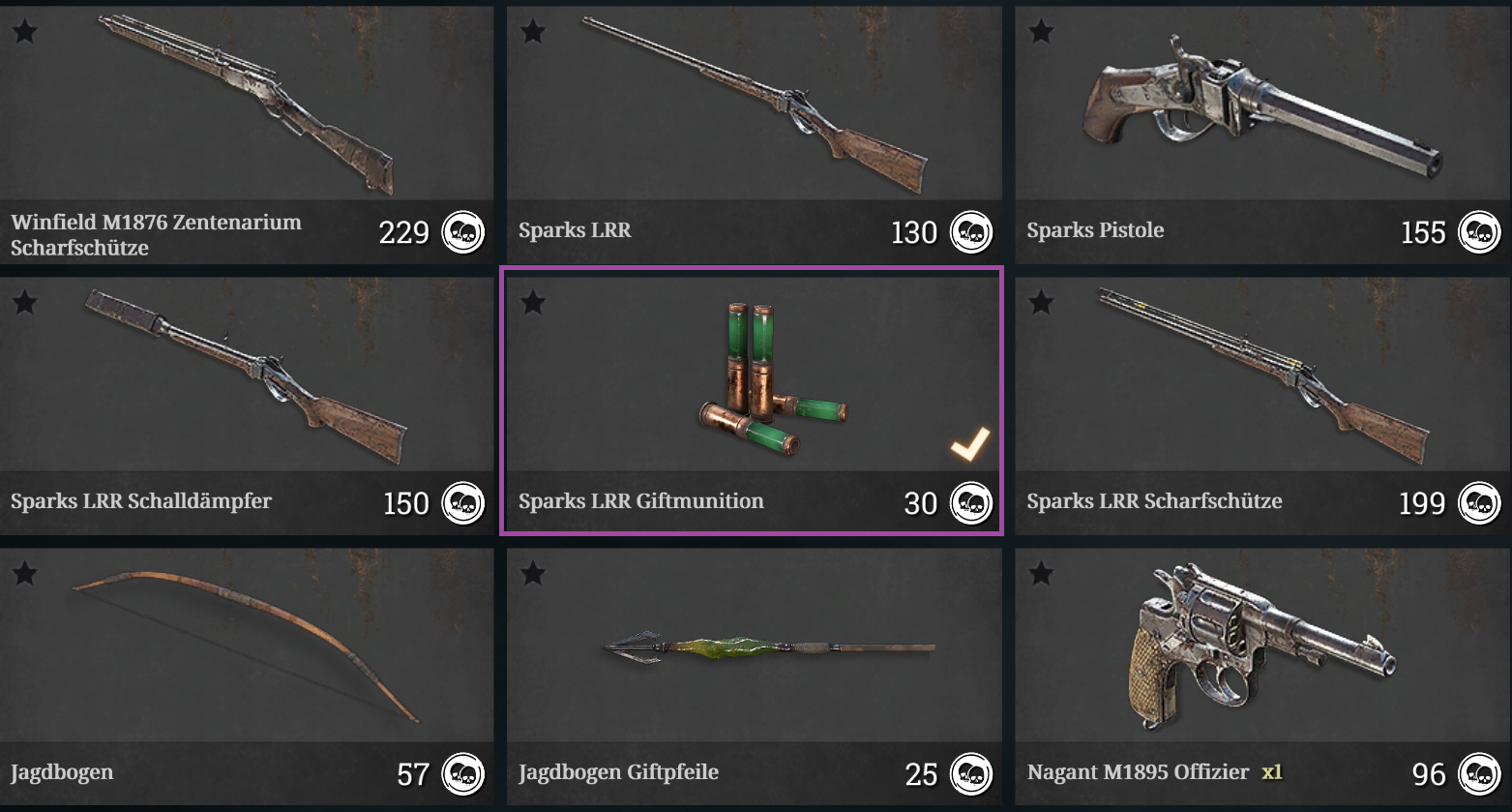This screenshot has height=812, width=1512.
Task: Click the skull icon beside the Jagdbogen price
Action: 462,774
